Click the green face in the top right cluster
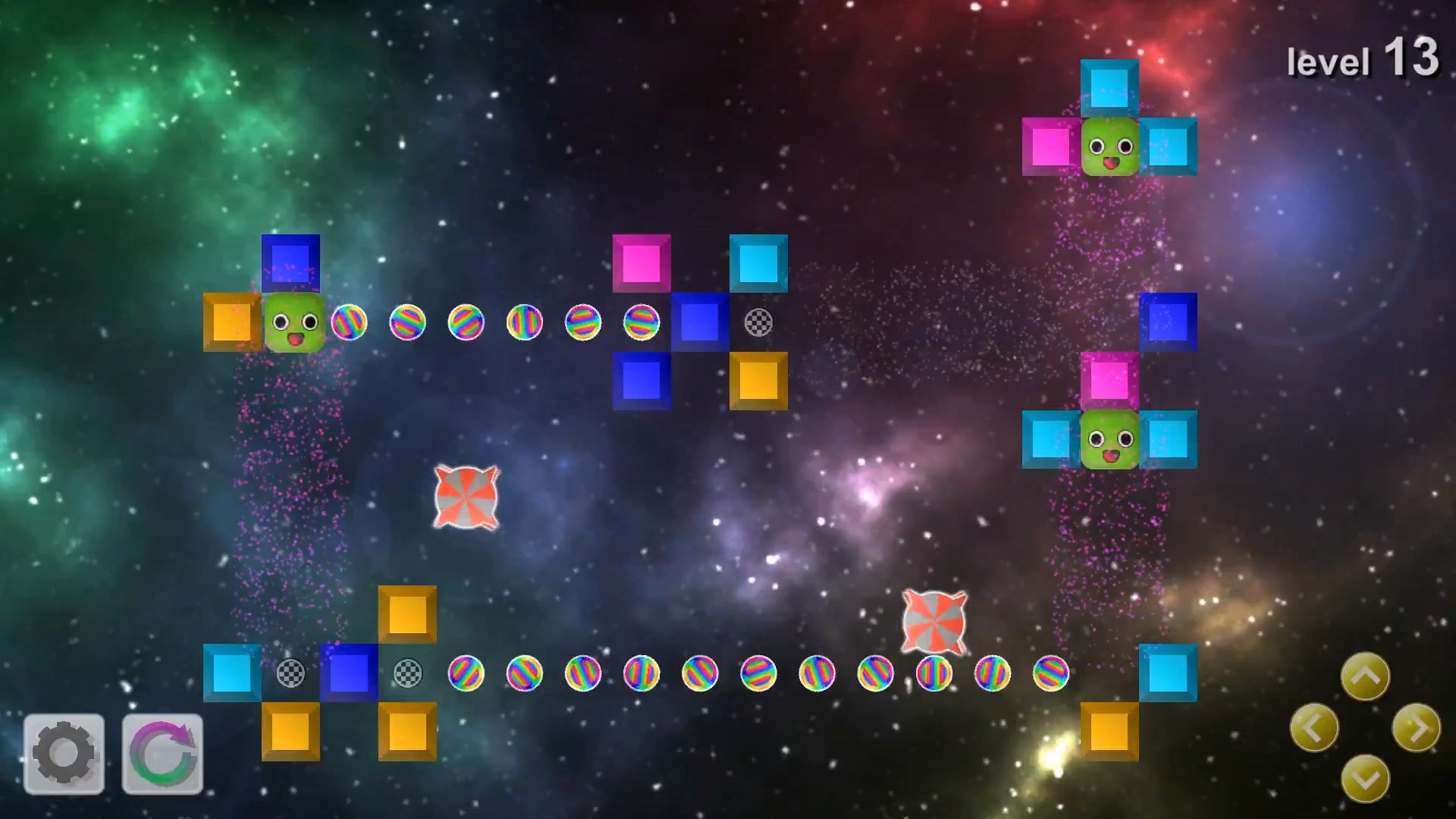1456x819 pixels. click(x=1108, y=146)
